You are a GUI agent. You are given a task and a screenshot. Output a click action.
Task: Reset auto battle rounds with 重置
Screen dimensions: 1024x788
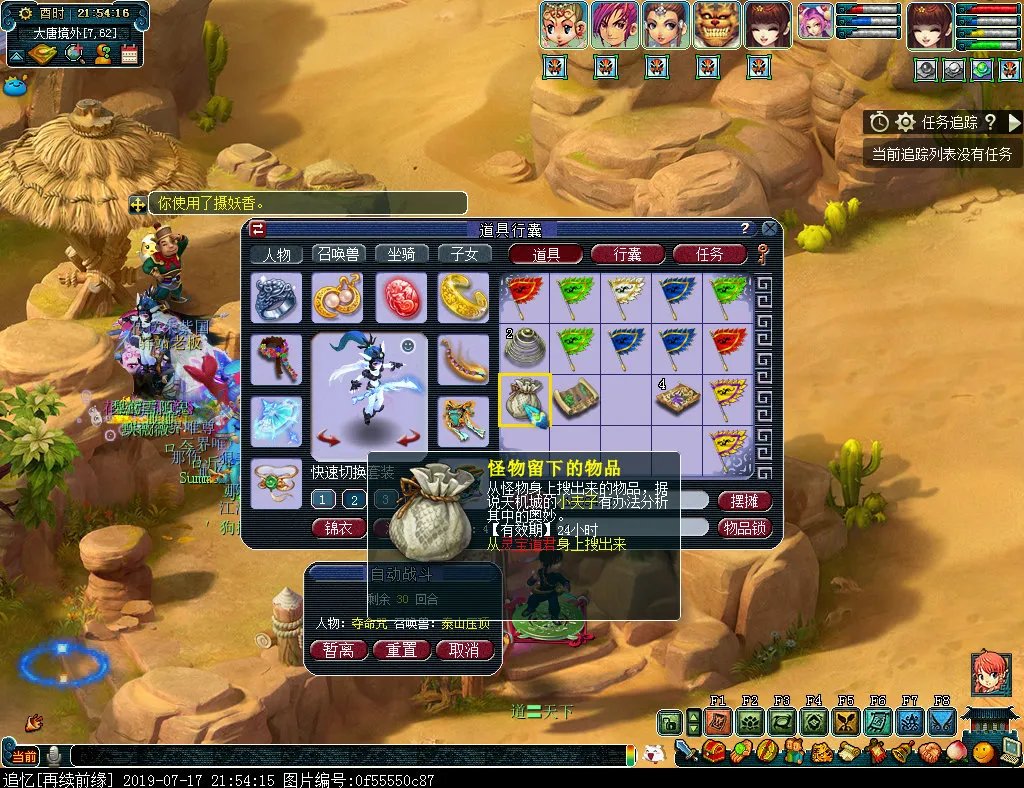pyautogui.click(x=401, y=650)
